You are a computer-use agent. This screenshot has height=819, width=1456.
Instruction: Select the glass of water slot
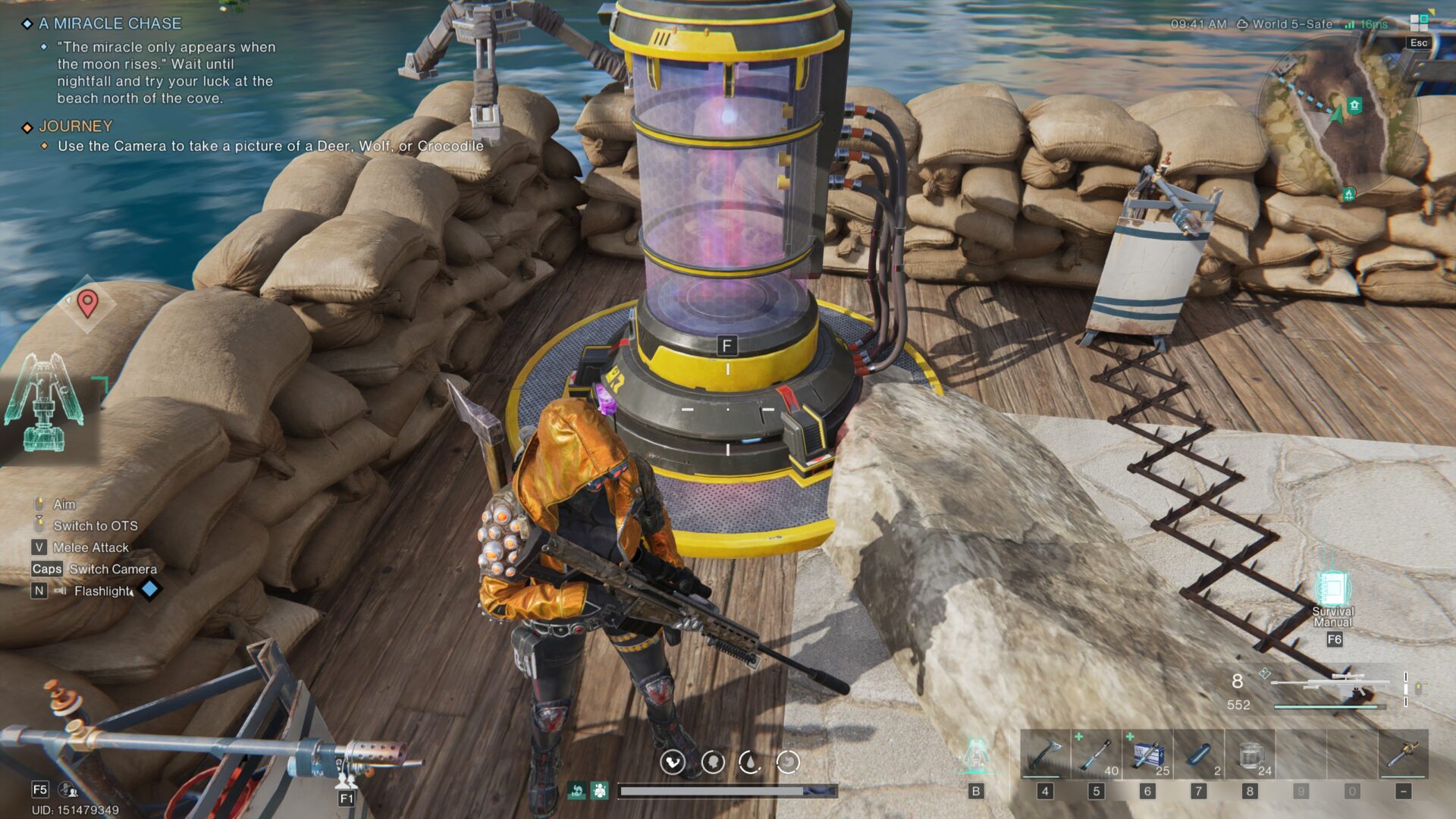tap(1250, 755)
